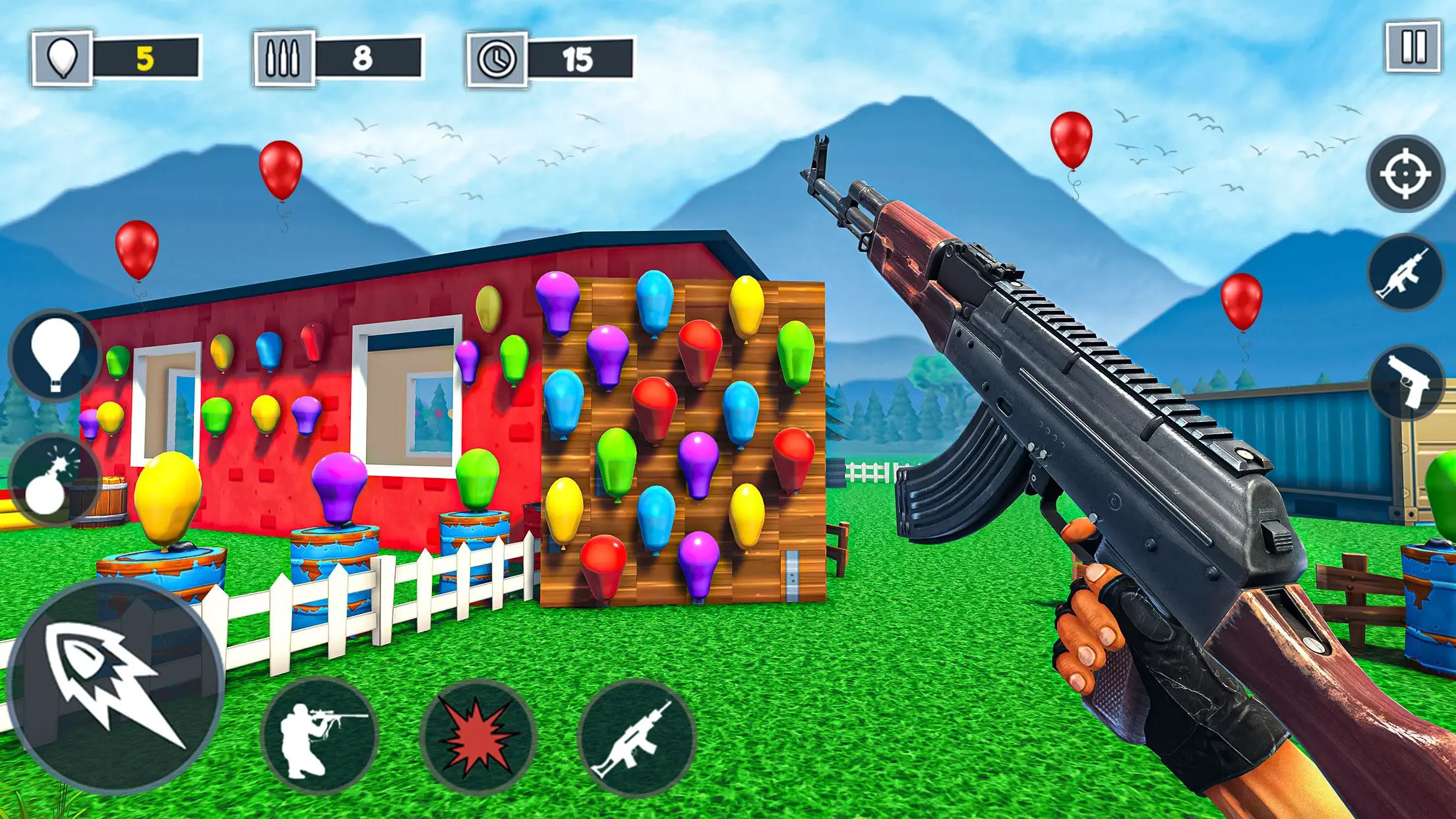
Task: Switch to the pistol weapon
Action: pyautogui.click(x=1407, y=382)
